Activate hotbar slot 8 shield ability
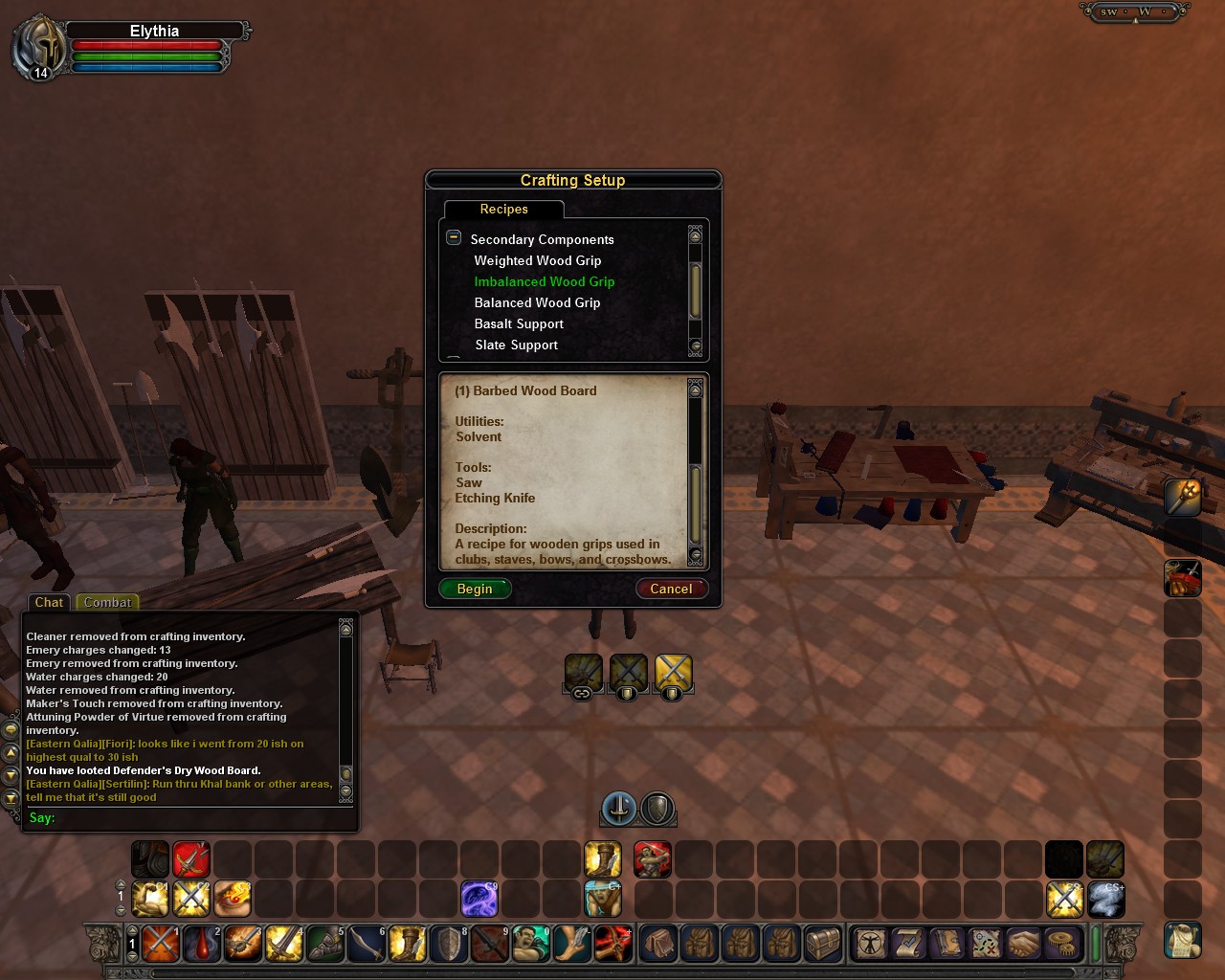1225x980 pixels. point(449,944)
